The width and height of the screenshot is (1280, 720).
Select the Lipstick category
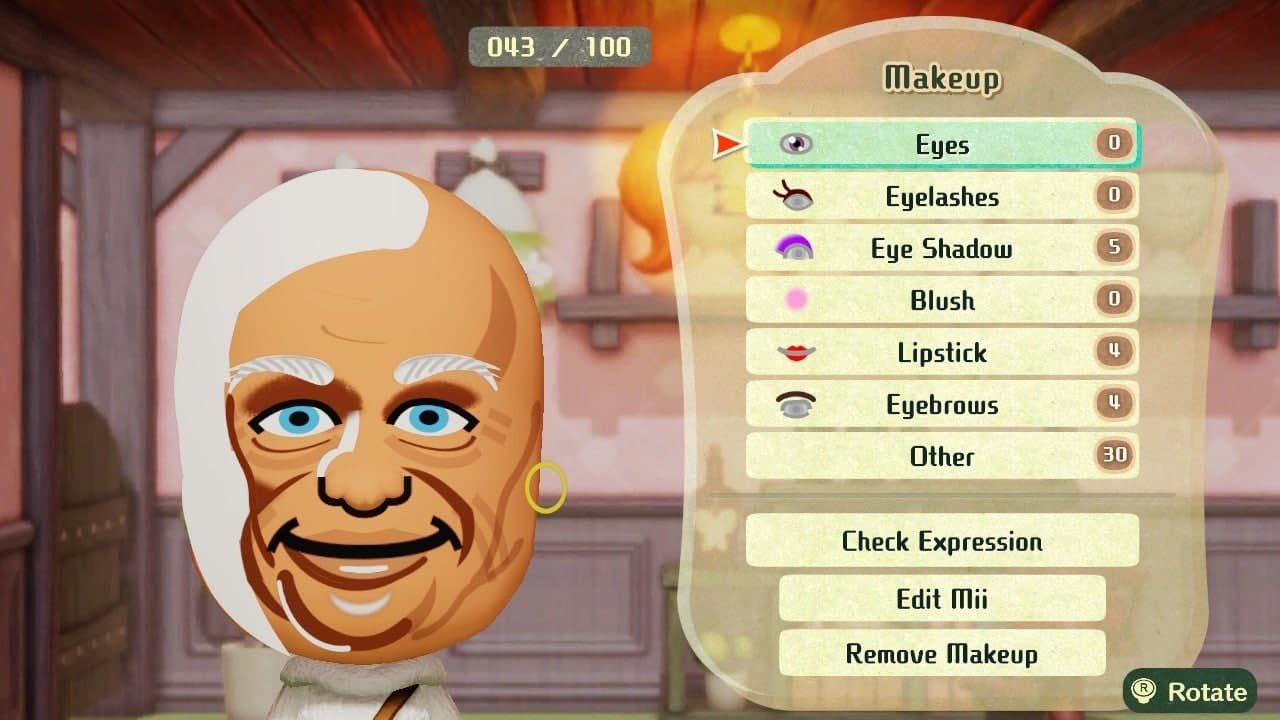[940, 353]
